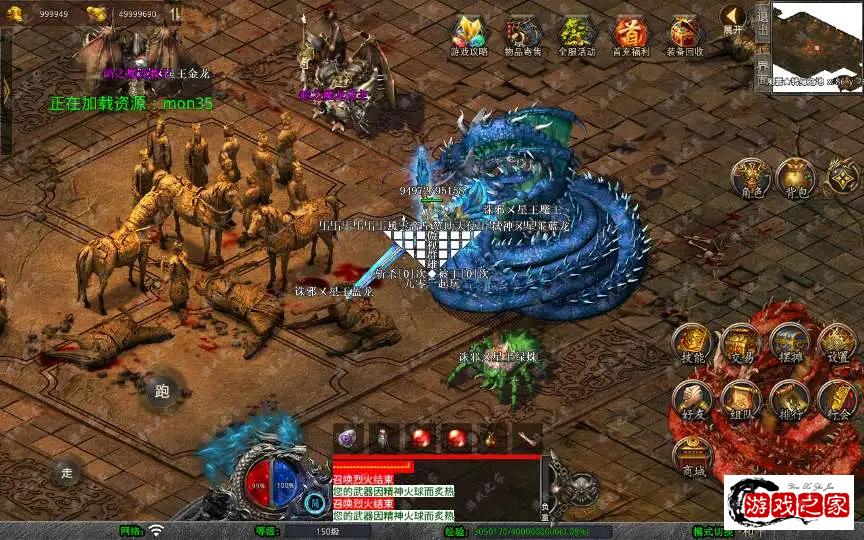Open the 背包 backpack inventory

(x=796, y=178)
